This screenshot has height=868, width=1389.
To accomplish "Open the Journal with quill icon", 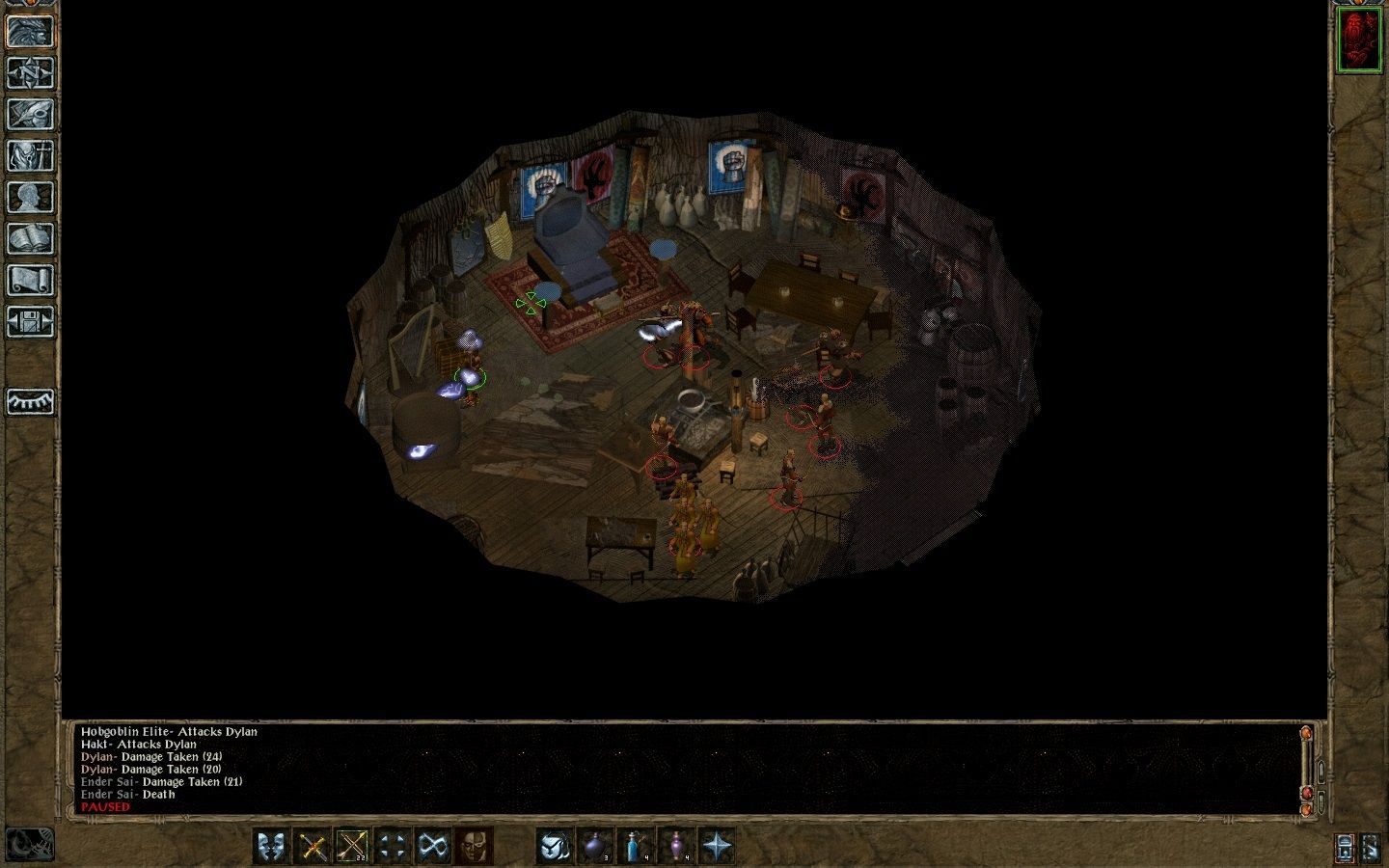I will [x=30, y=112].
